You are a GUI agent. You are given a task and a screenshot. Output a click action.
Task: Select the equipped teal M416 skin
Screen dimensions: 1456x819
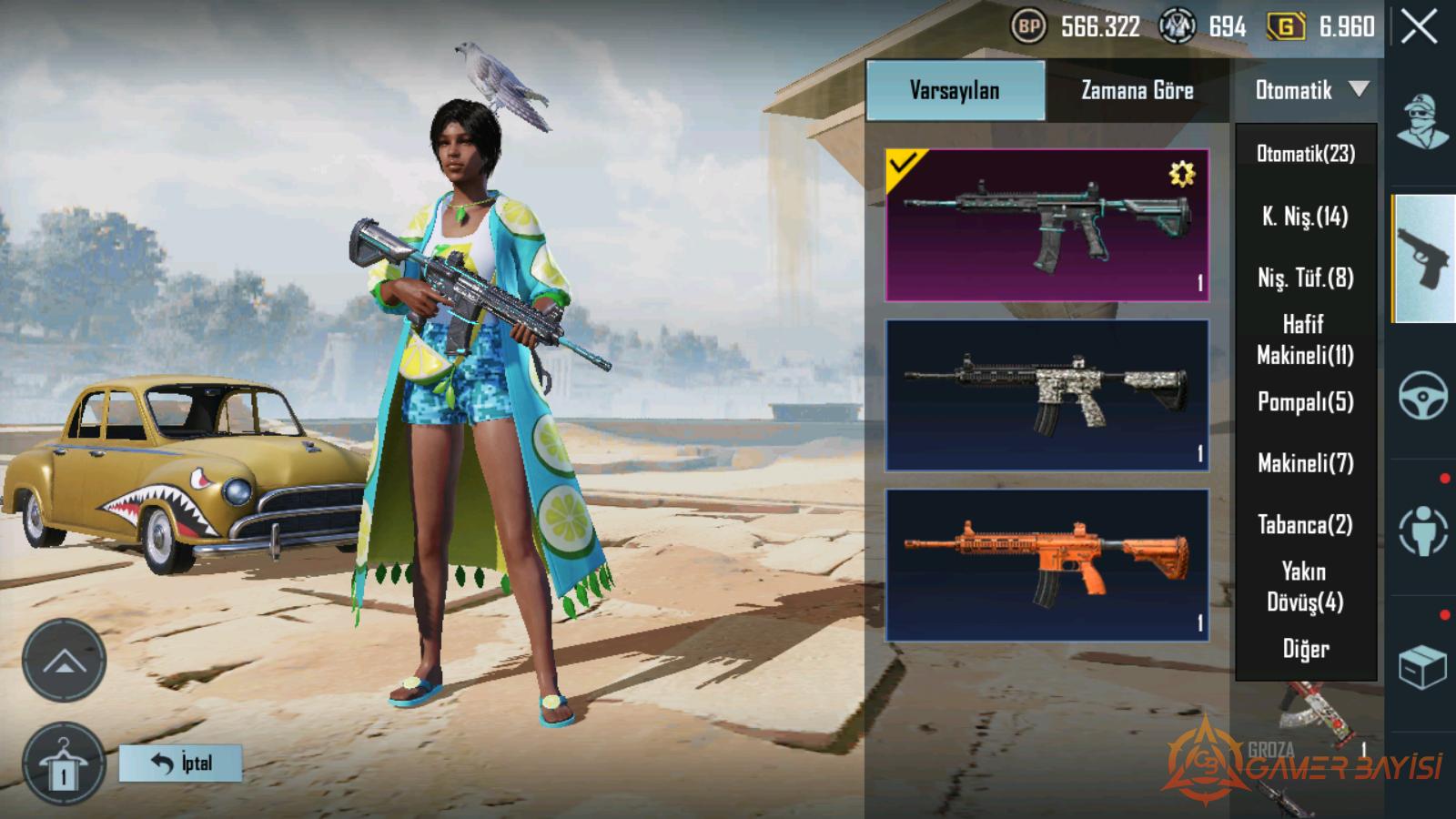pos(1046,225)
